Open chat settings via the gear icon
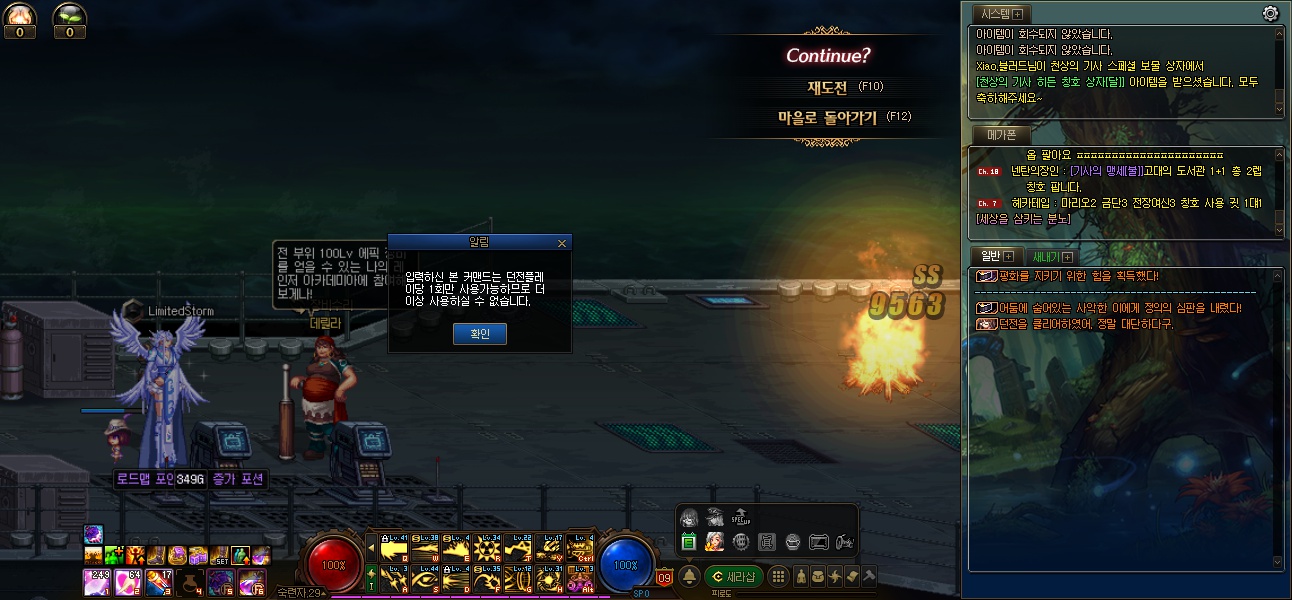Image resolution: width=1292 pixels, height=600 pixels. click(1271, 13)
